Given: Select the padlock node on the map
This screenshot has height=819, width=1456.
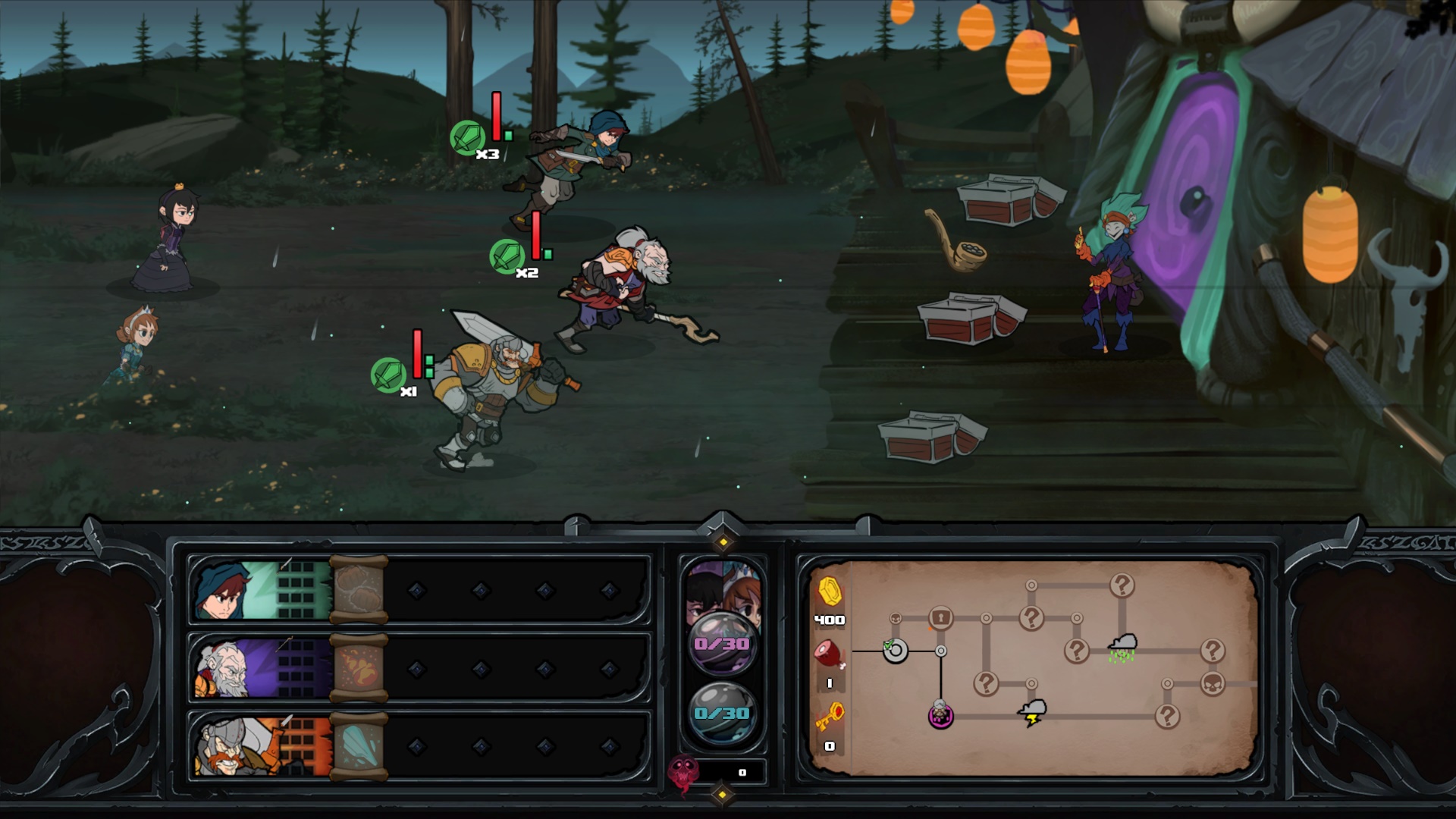Looking at the screenshot, I should (940, 617).
